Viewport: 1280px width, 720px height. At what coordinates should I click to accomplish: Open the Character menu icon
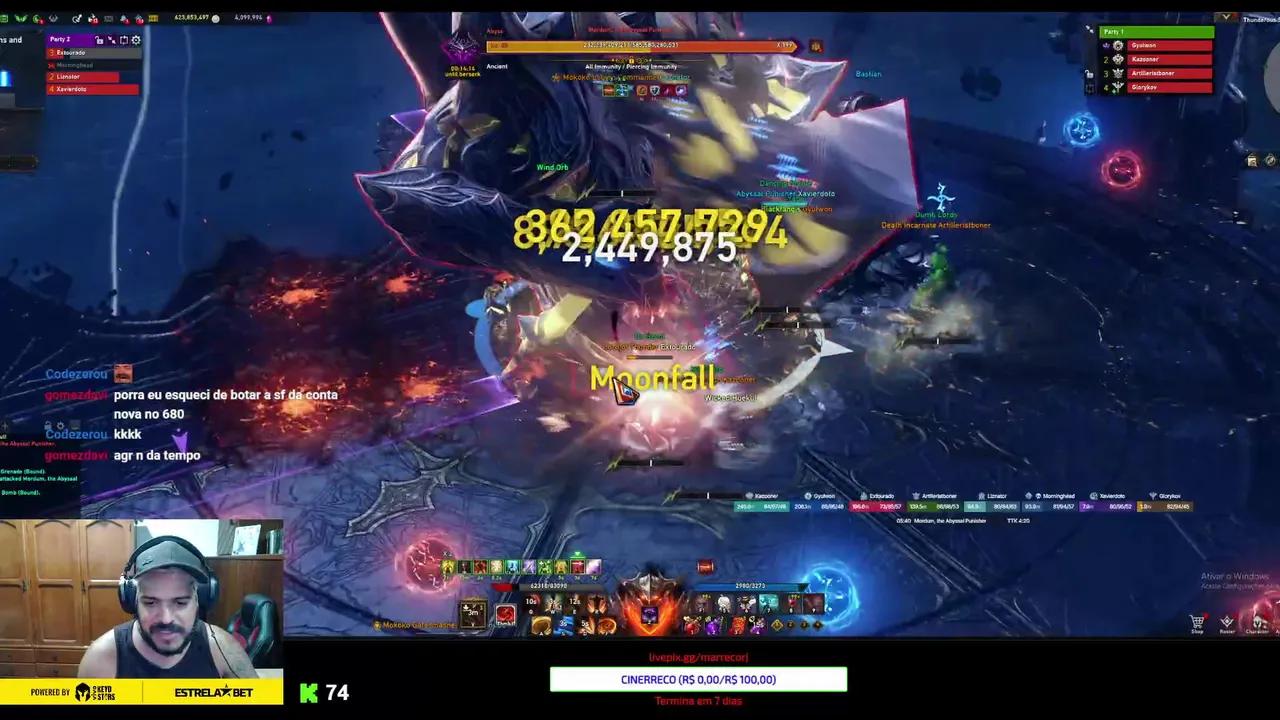(1258, 621)
